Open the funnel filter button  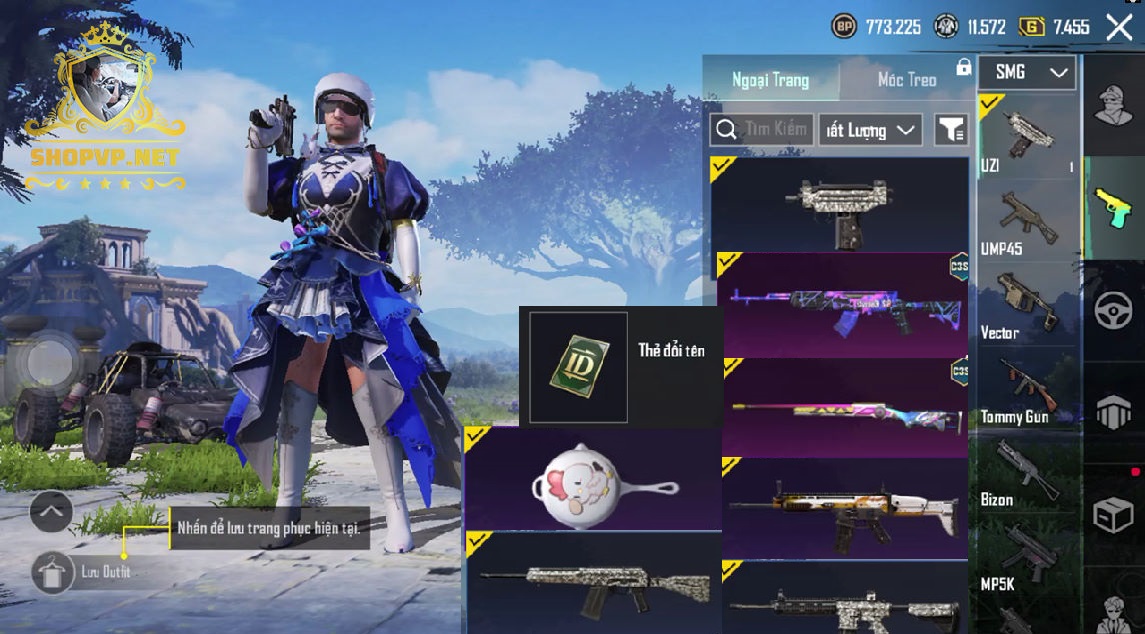pyautogui.click(x=951, y=129)
